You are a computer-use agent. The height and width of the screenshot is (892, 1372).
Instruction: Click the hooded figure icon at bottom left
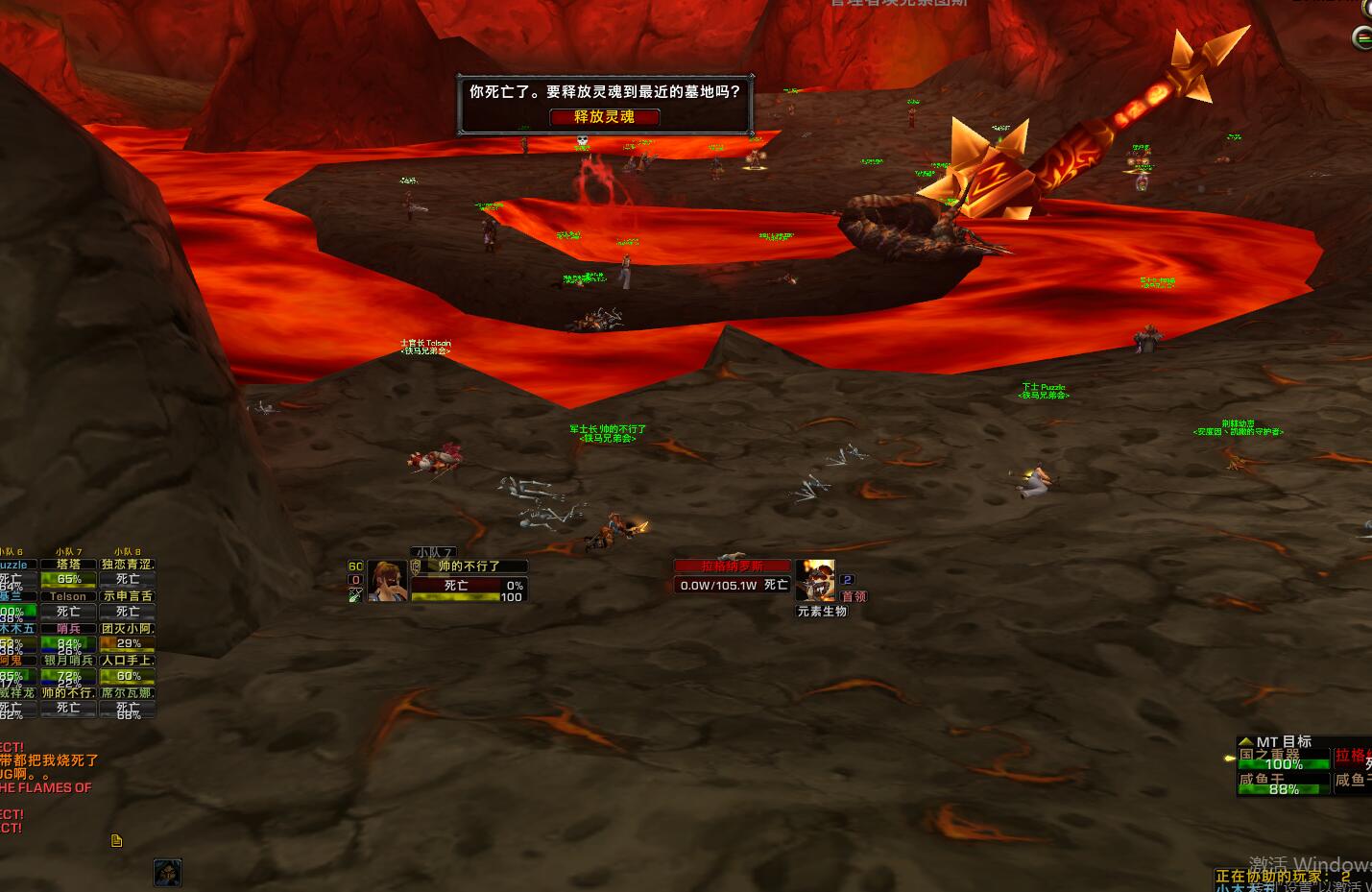(167, 872)
